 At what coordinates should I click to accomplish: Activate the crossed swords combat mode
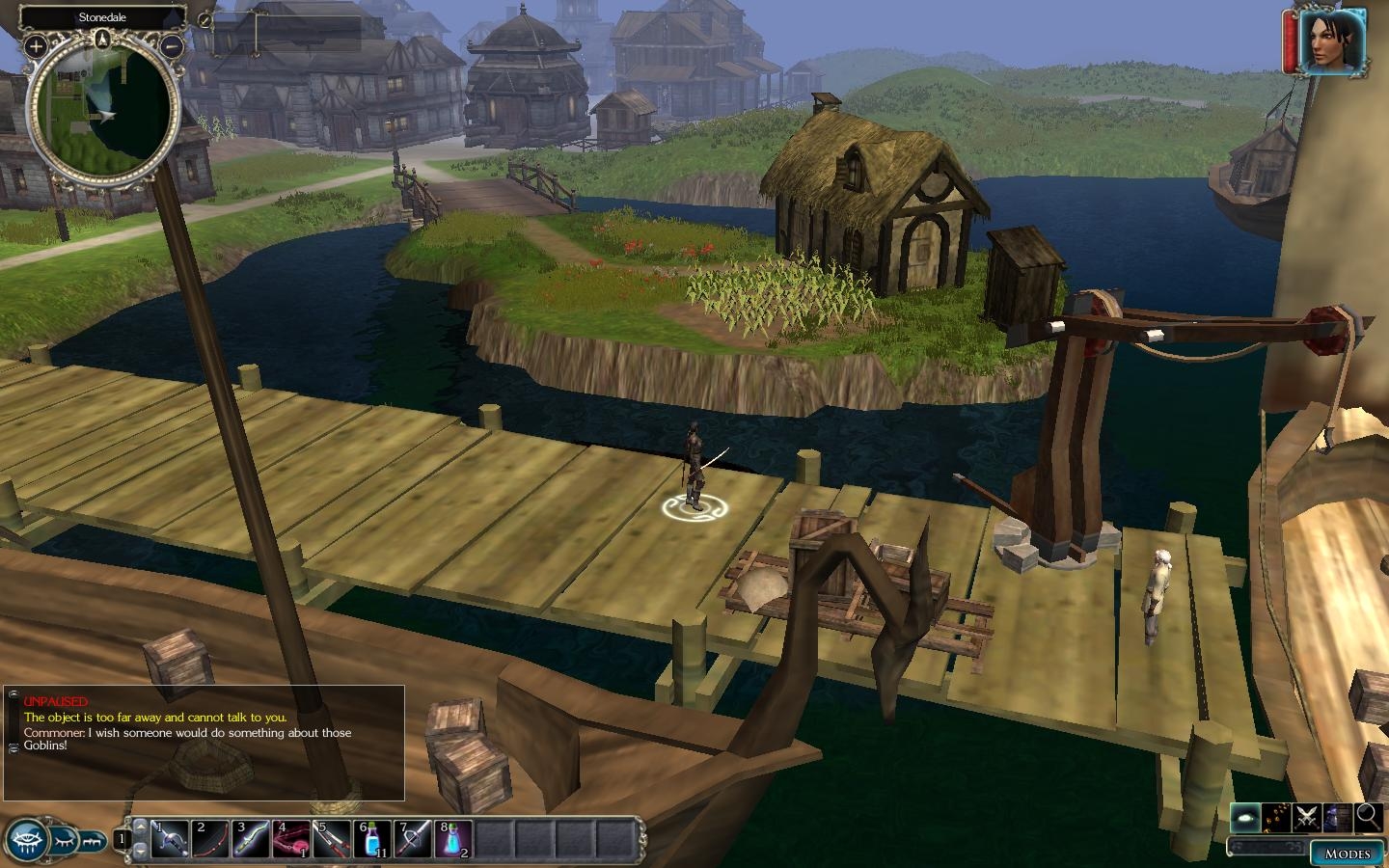[x=1307, y=817]
